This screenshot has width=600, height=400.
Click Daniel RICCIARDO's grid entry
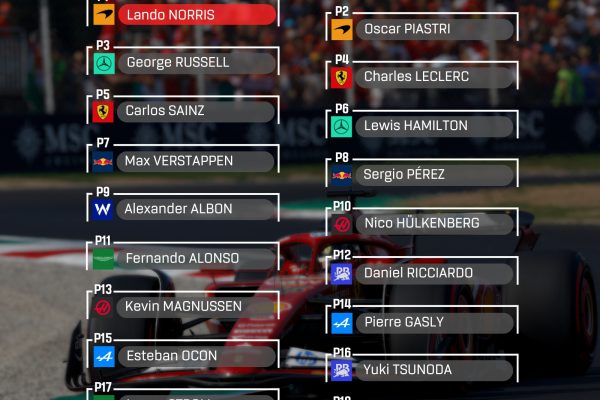422,273
